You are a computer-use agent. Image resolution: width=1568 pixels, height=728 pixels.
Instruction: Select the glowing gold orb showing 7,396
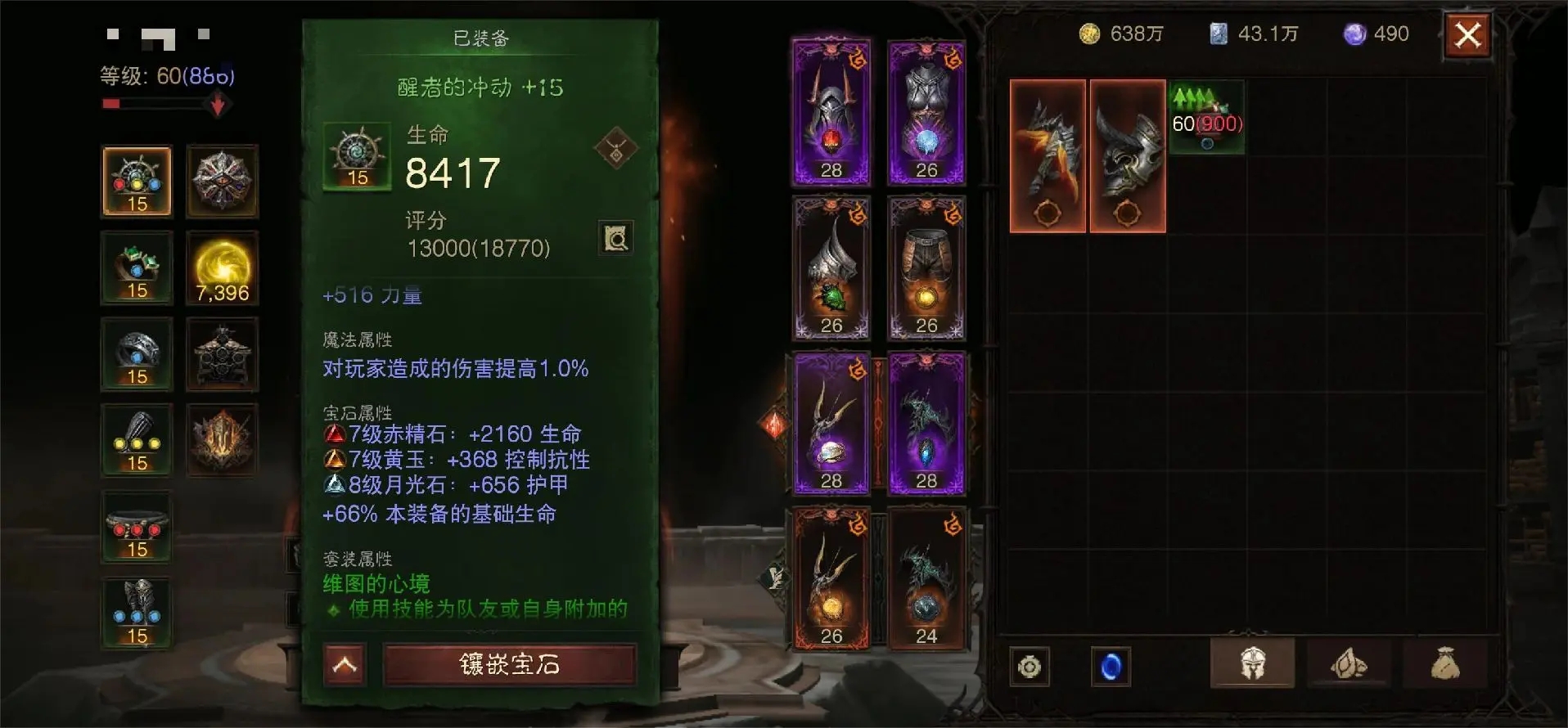(222, 268)
